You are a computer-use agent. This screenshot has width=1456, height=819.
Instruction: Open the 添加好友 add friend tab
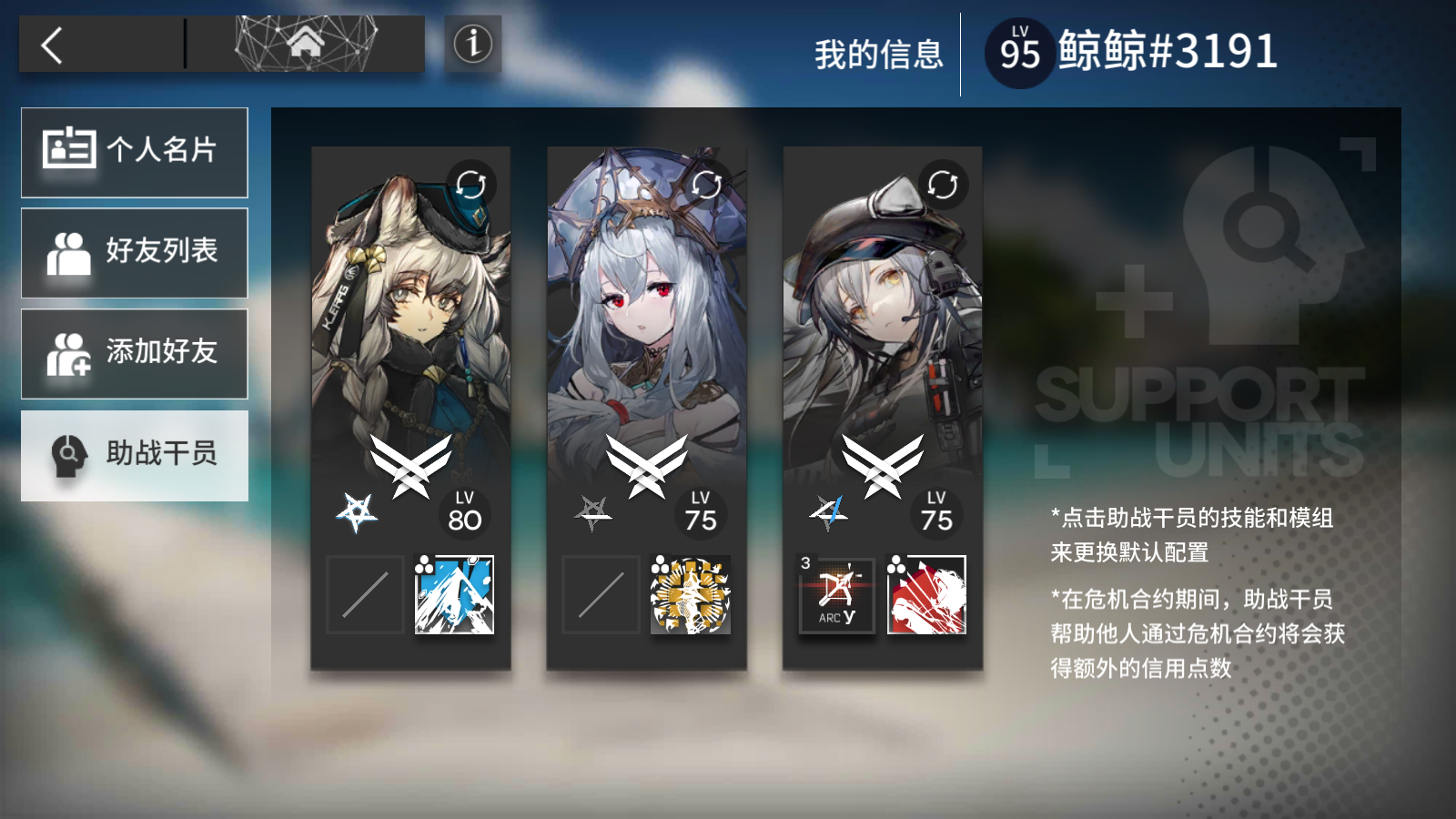135,353
